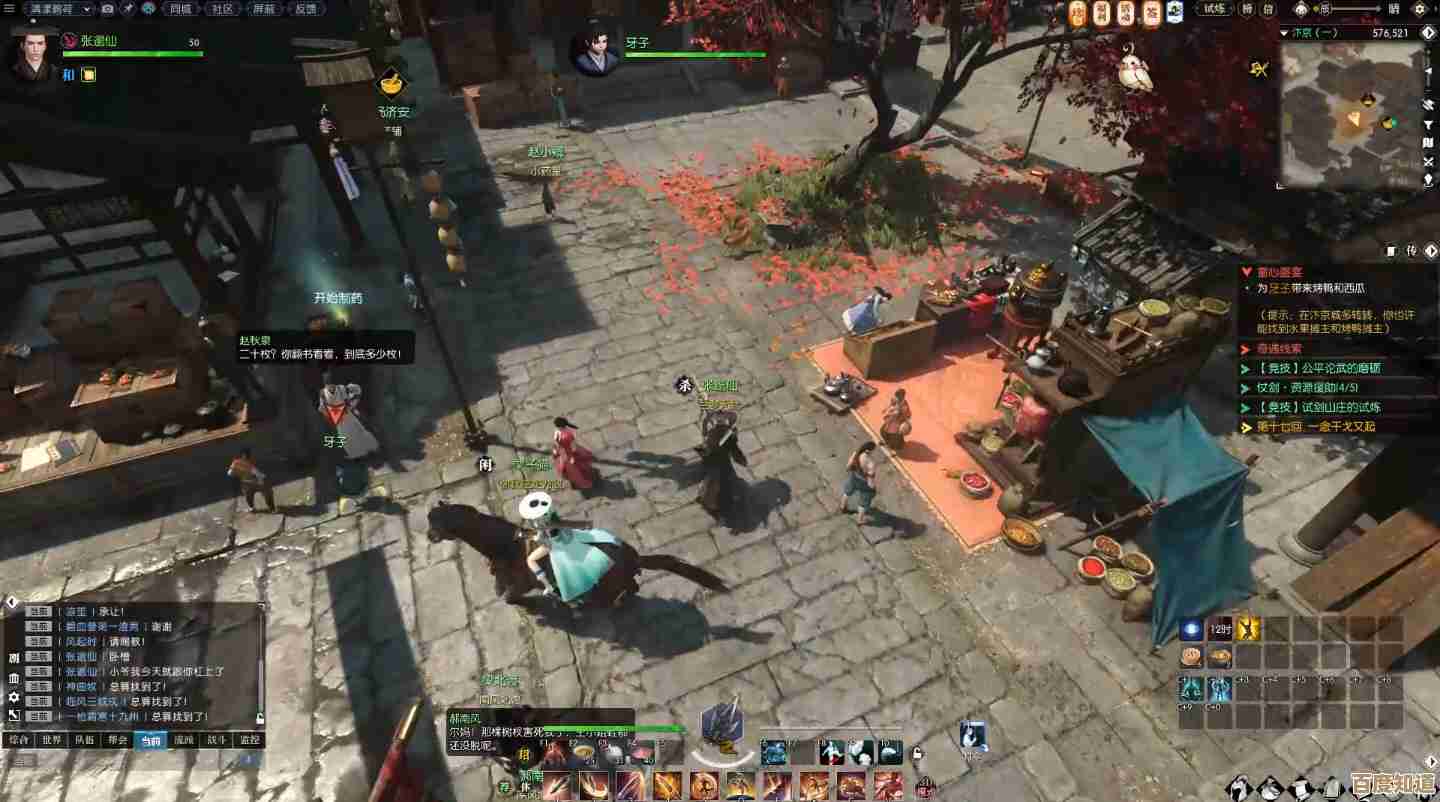This screenshot has height=802, width=1440.
Task: Click the camera screenshot icon
Action: [108, 9]
